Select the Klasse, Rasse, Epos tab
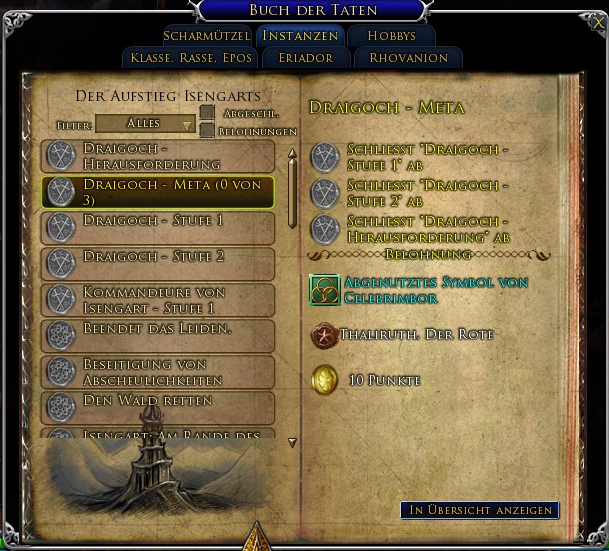Screen dimensions: 609x551 coord(191,58)
